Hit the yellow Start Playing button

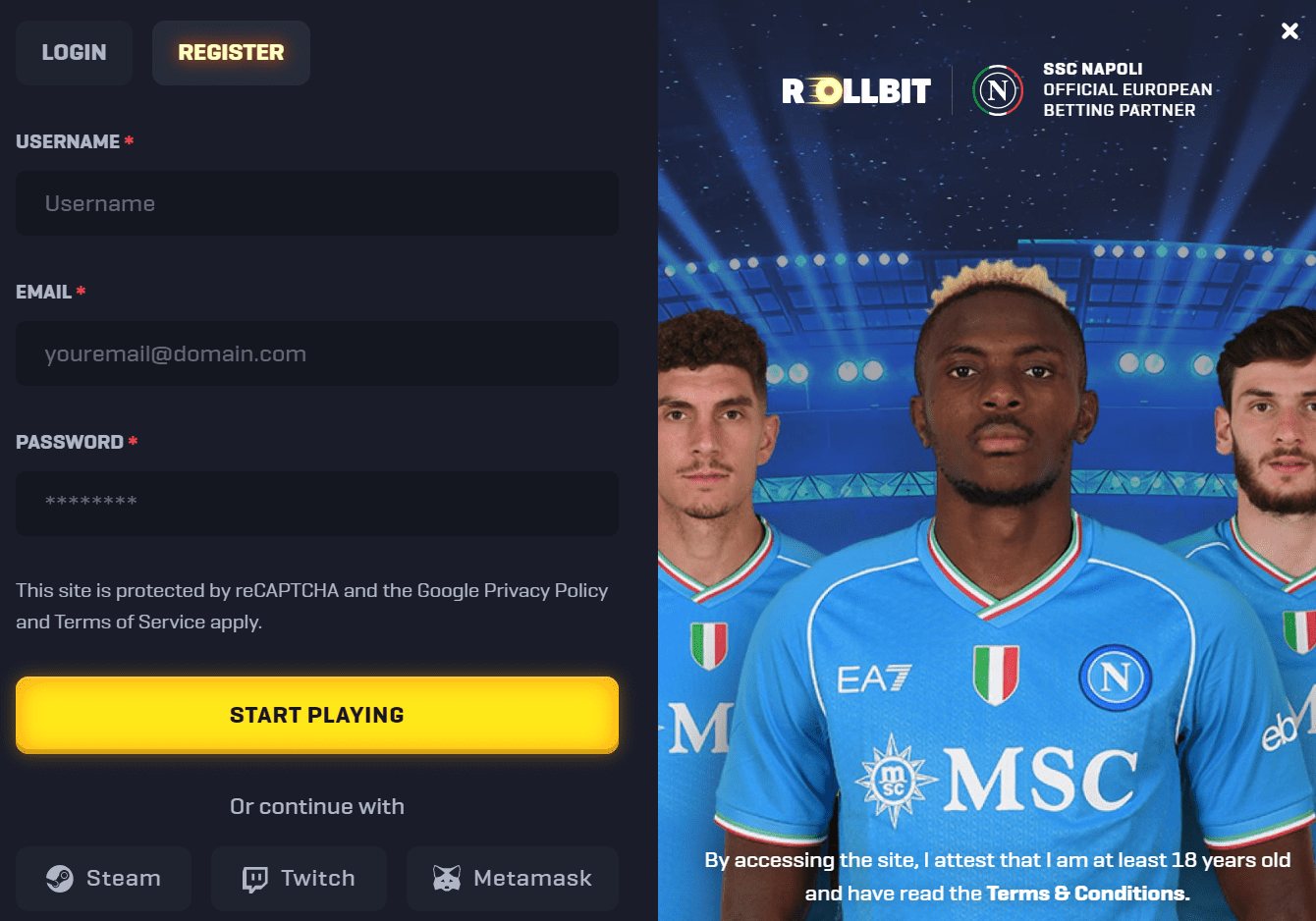317,715
